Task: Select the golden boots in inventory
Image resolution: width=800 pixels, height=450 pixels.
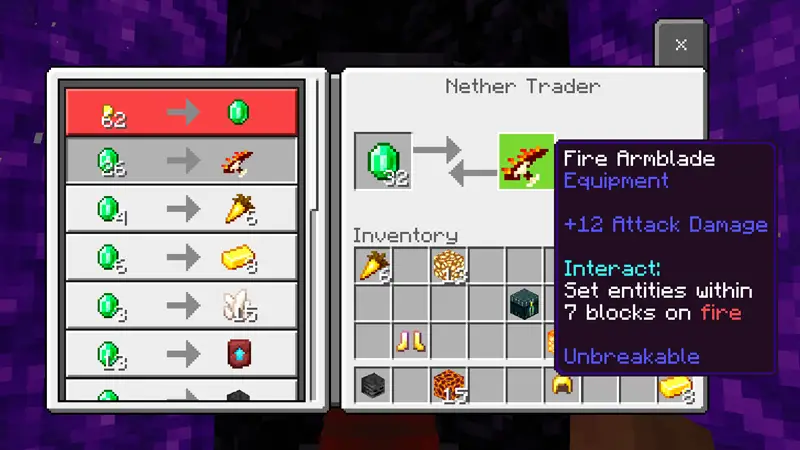Action: (411, 342)
